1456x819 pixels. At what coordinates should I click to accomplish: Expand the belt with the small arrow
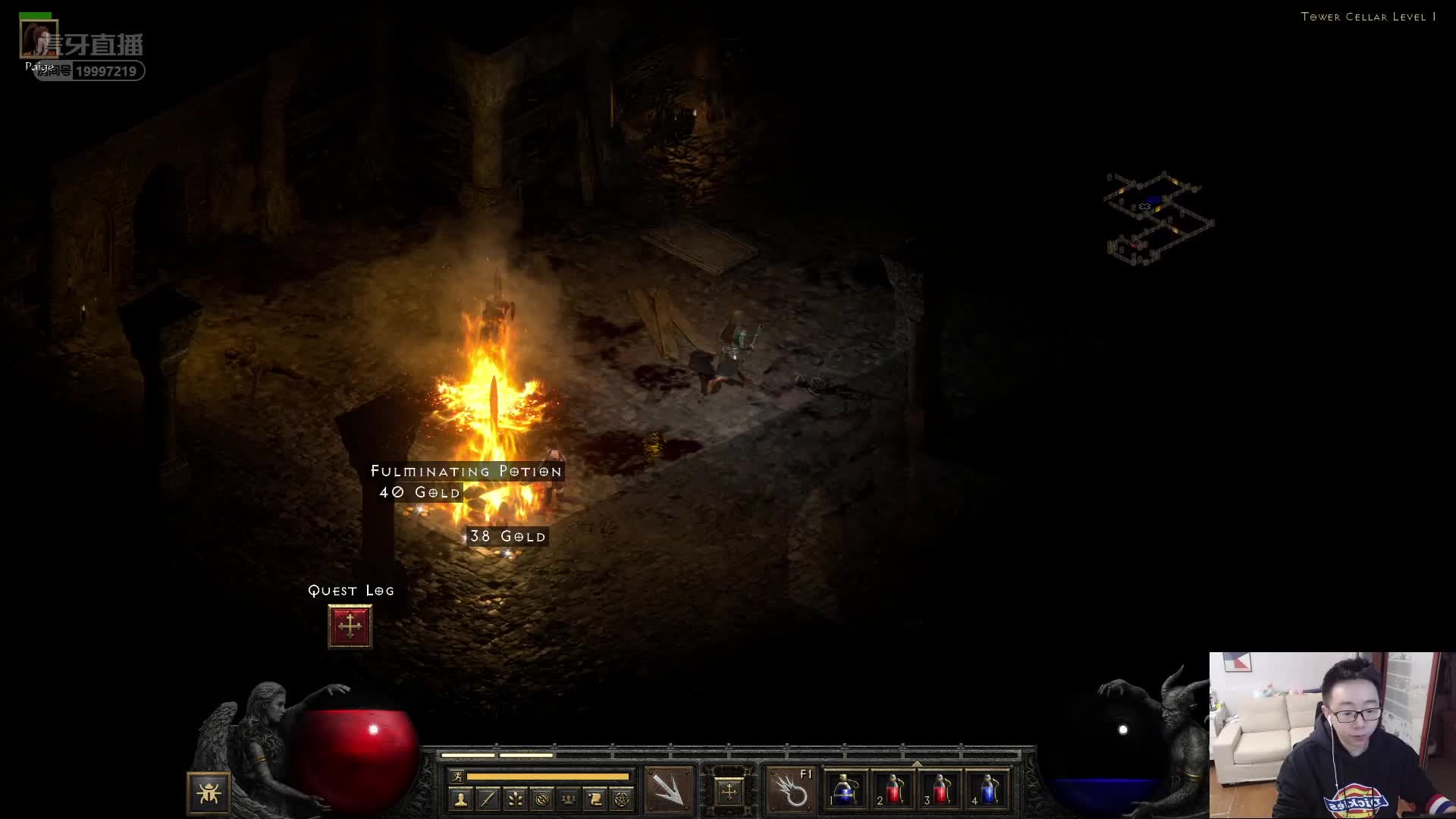[x=917, y=764]
